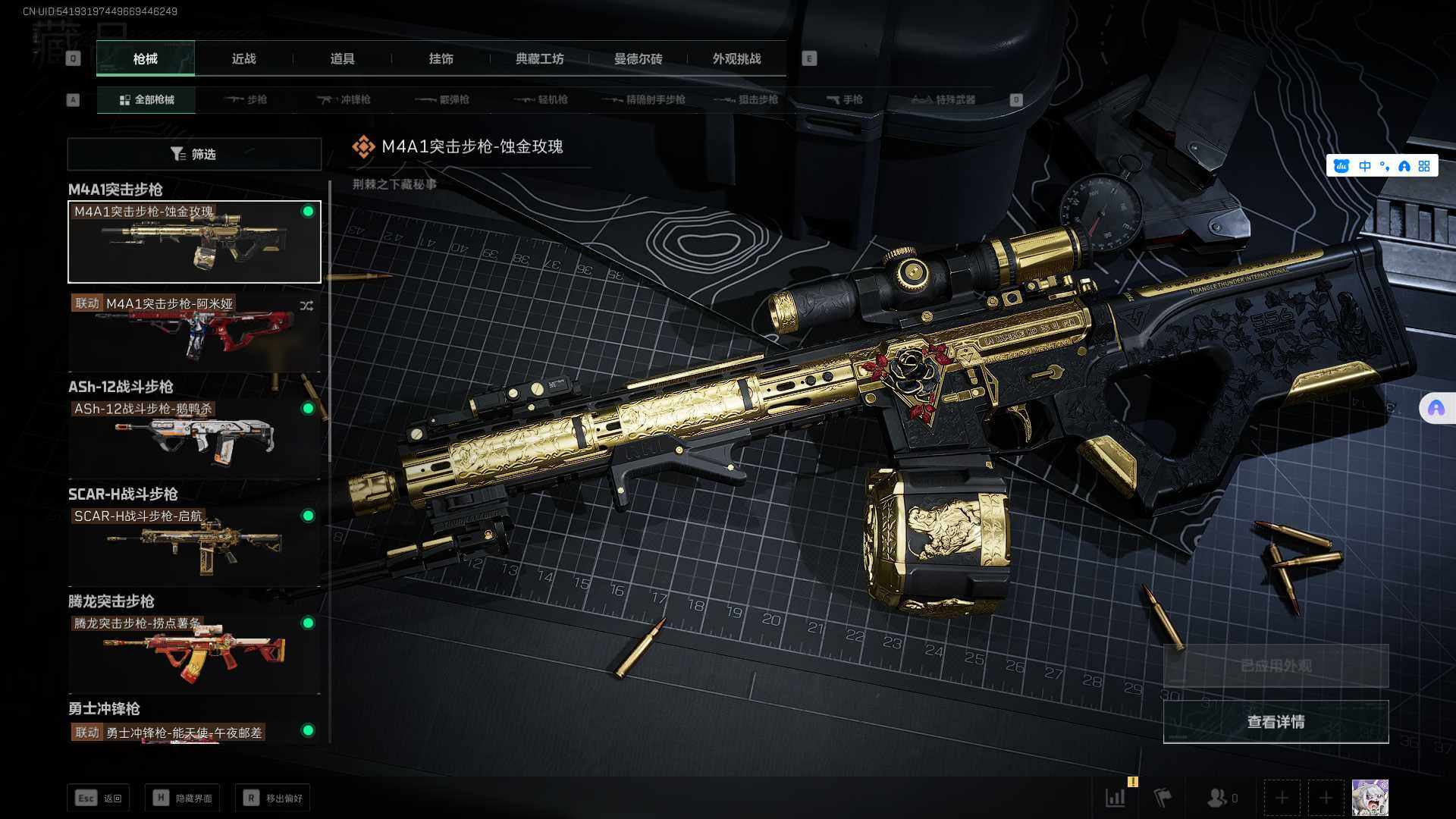Show the 手枪 pistol category
This screenshot has width=1456, height=819.
844,99
